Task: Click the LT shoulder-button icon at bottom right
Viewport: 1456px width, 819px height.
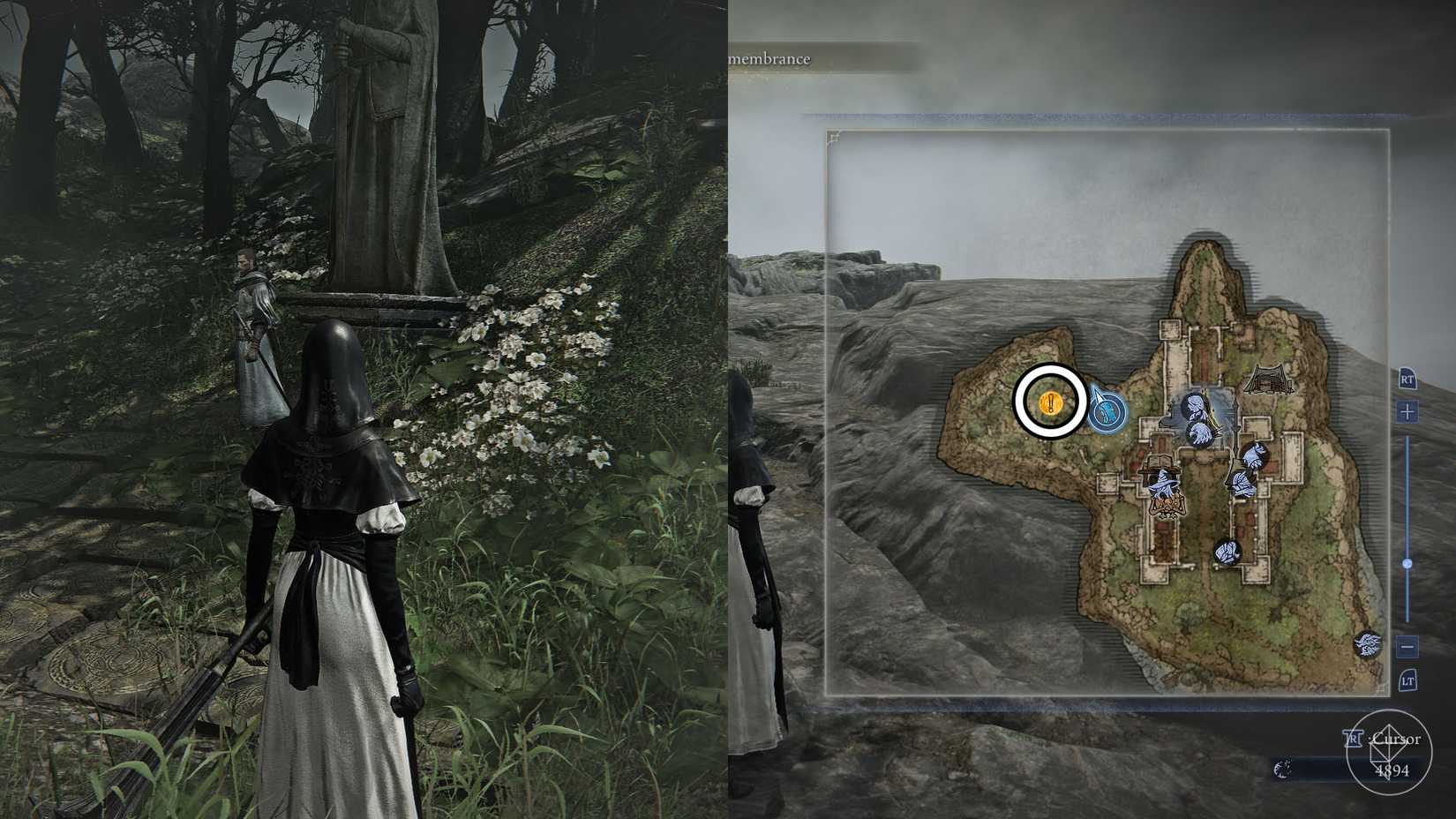Action: pos(1408,680)
